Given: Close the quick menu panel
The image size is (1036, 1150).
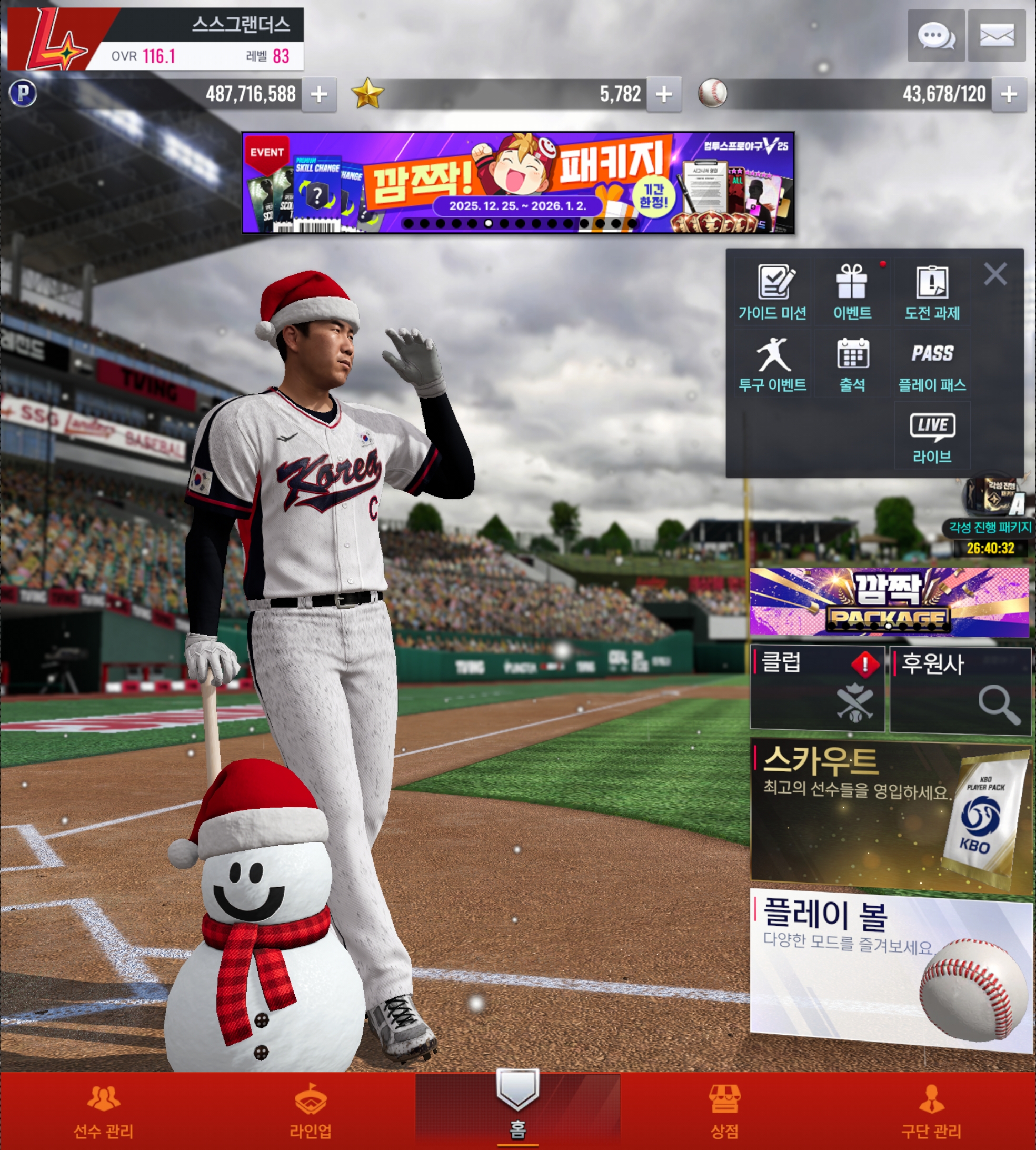Looking at the screenshot, I should click(x=995, y=274).
